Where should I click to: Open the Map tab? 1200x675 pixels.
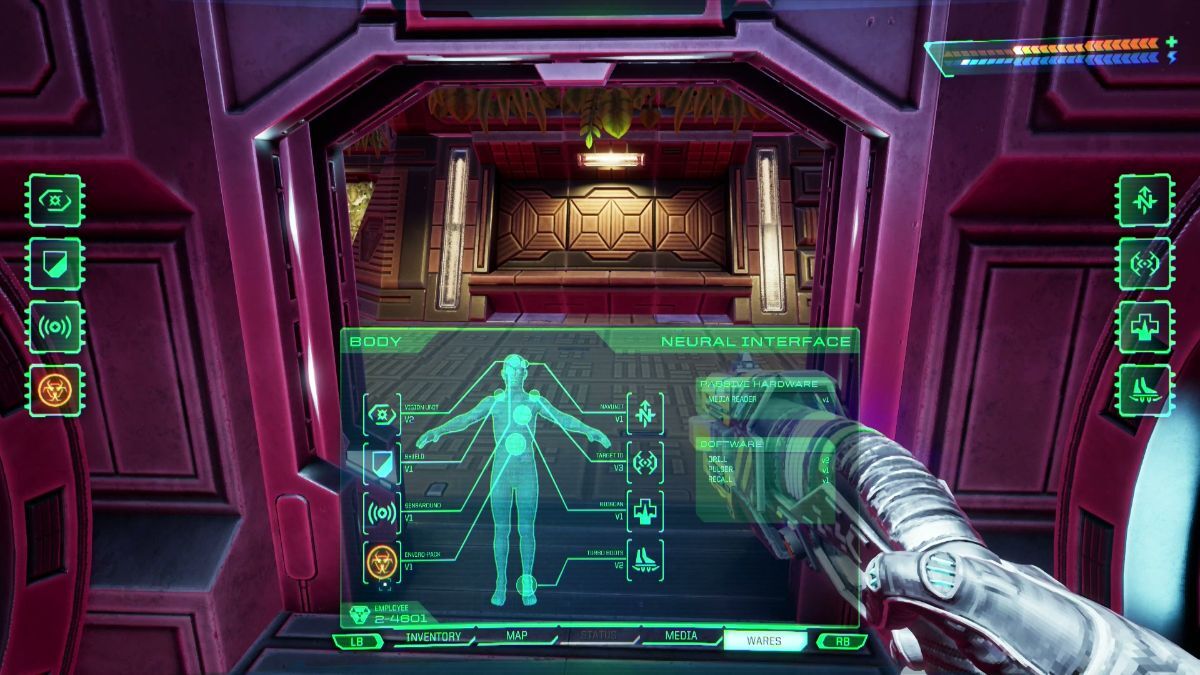click(517, 637)
